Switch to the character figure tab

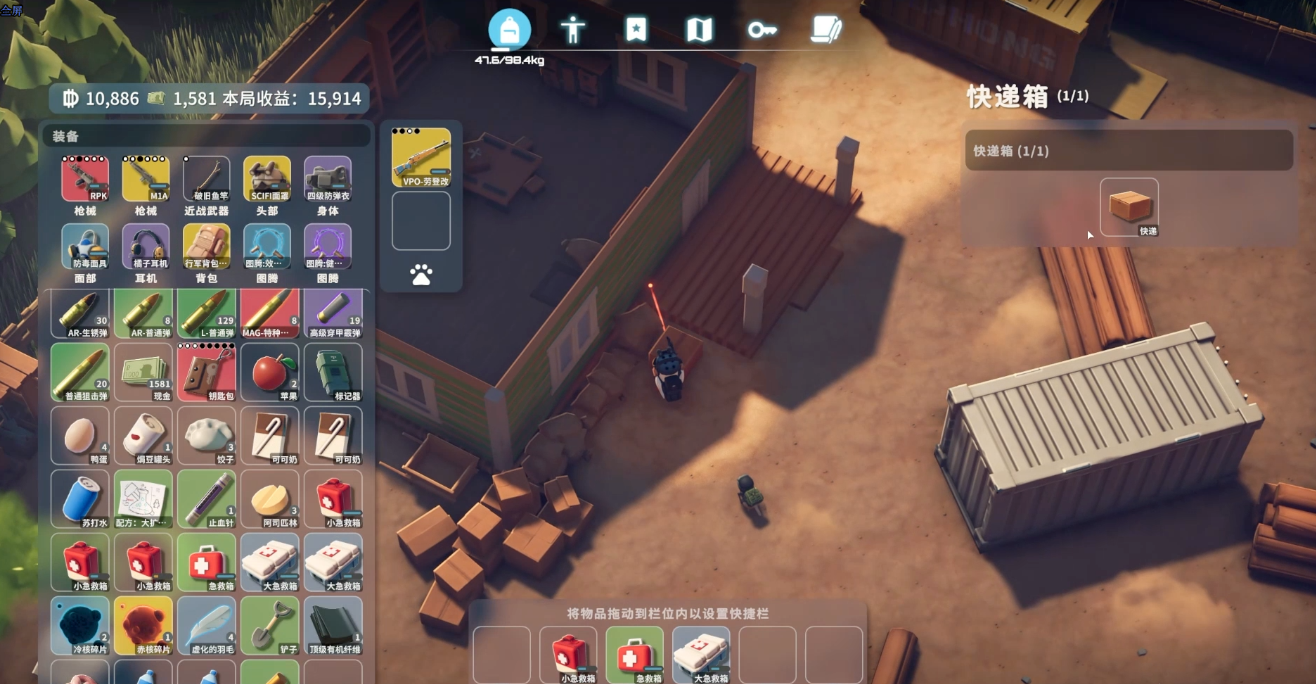pyautogui.click(x=573, y=30)
